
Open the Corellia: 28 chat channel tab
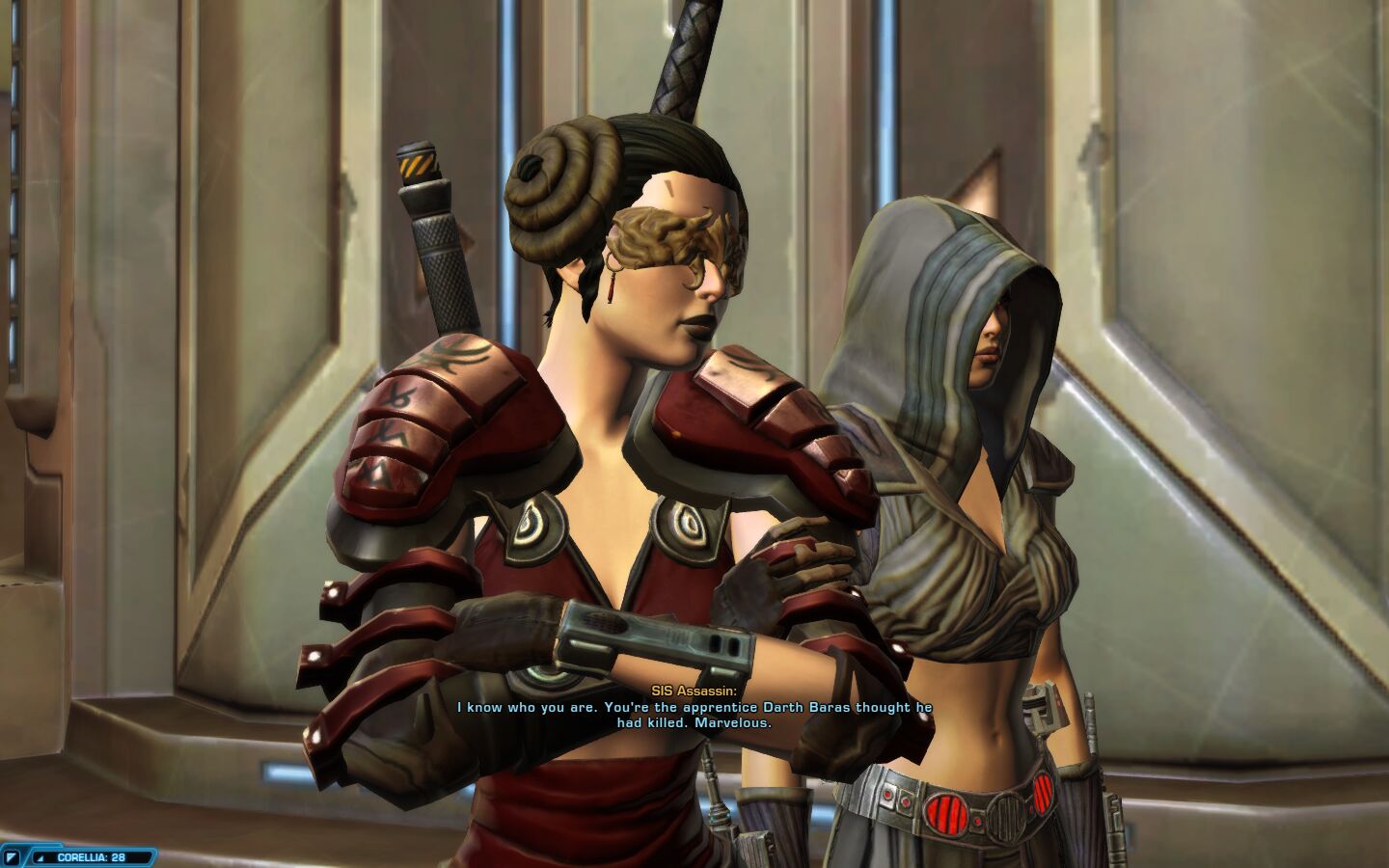(x=92, y=856)
